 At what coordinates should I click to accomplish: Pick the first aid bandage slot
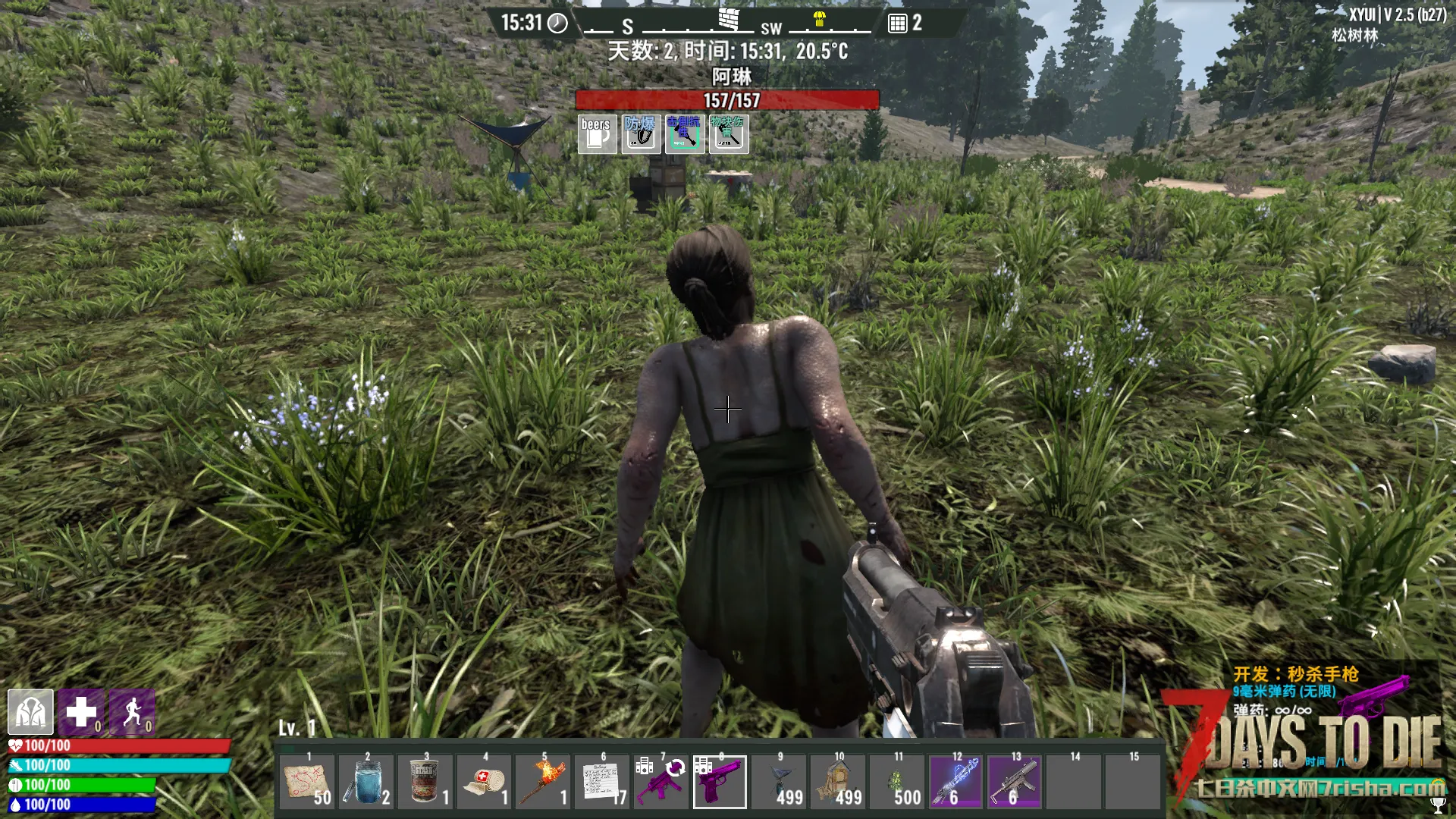[x=484, y=782]
